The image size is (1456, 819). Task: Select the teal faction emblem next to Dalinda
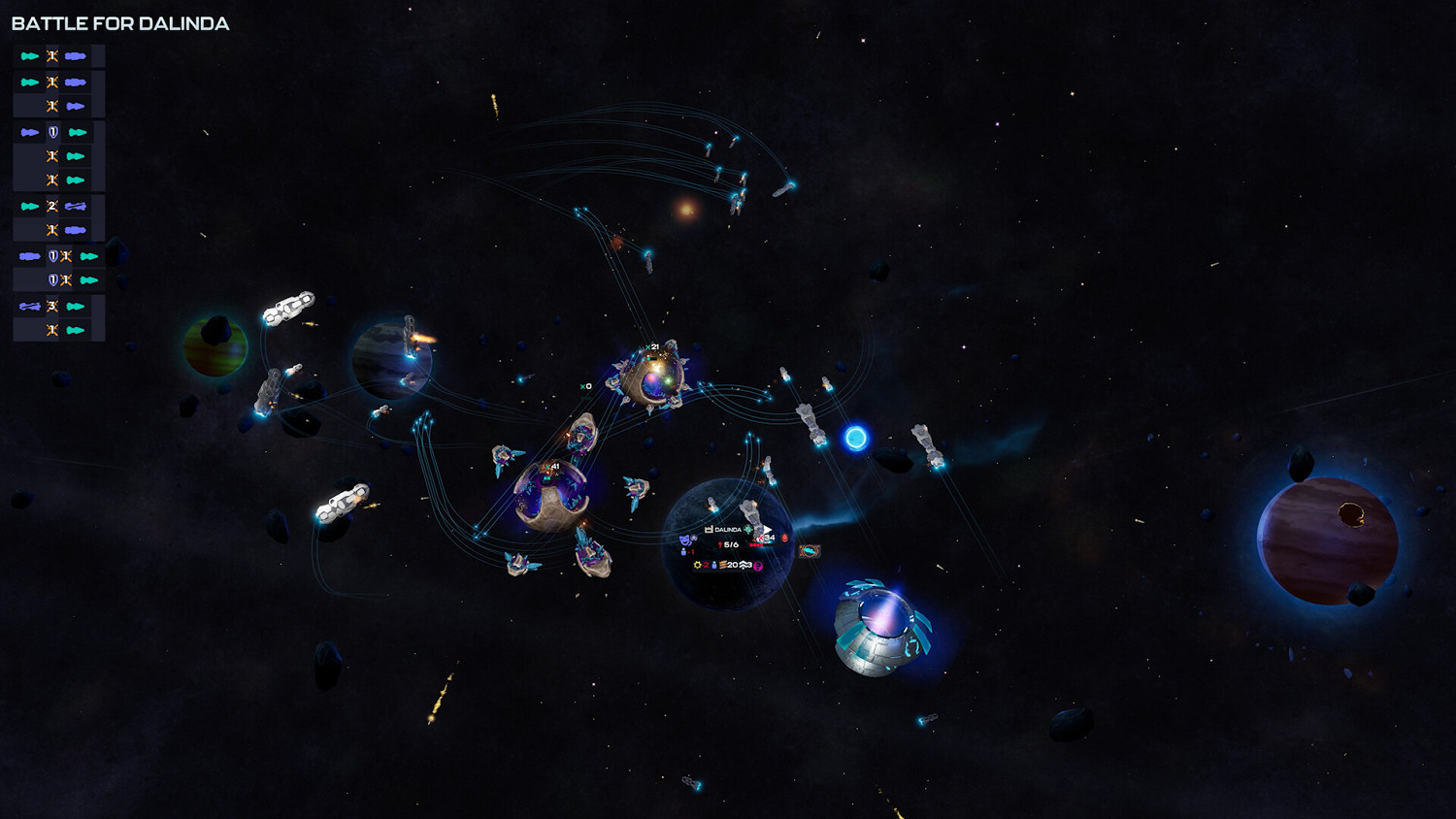coord(747,529)
